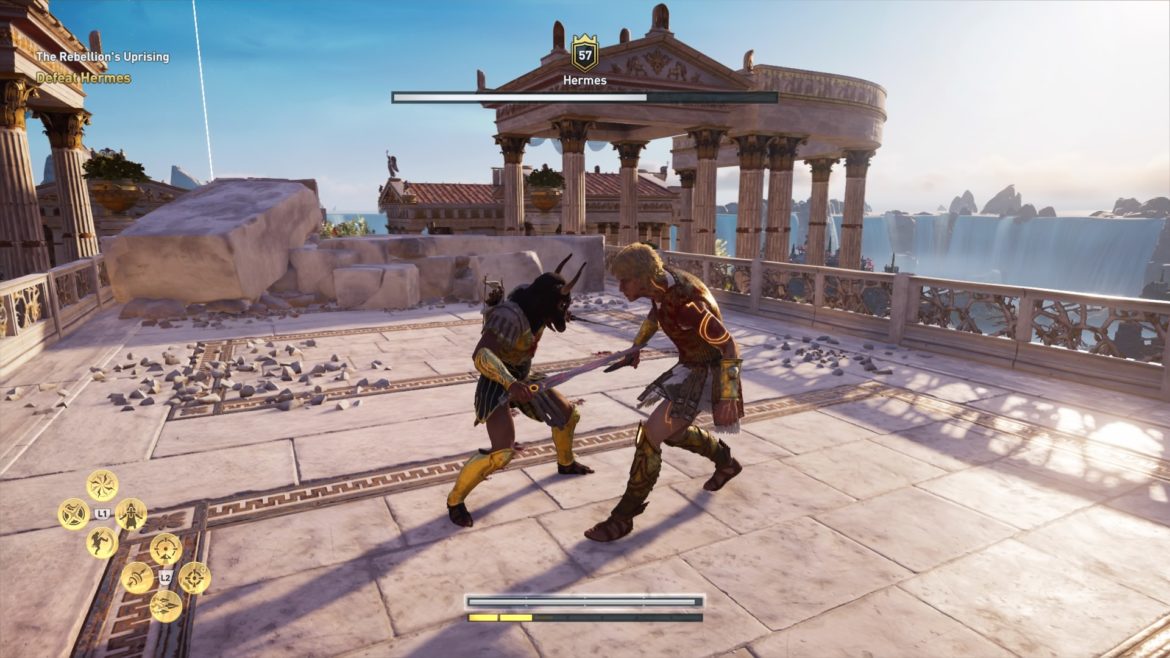
Task: Use the crossed-blades melee ability
Action: coord(73,514)
